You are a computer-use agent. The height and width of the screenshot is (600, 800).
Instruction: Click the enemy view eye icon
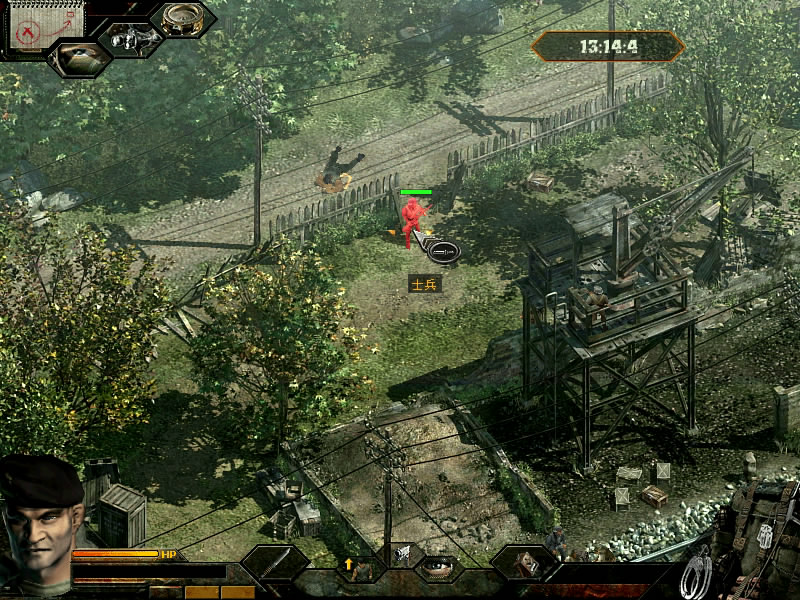[x=79, y=58]
